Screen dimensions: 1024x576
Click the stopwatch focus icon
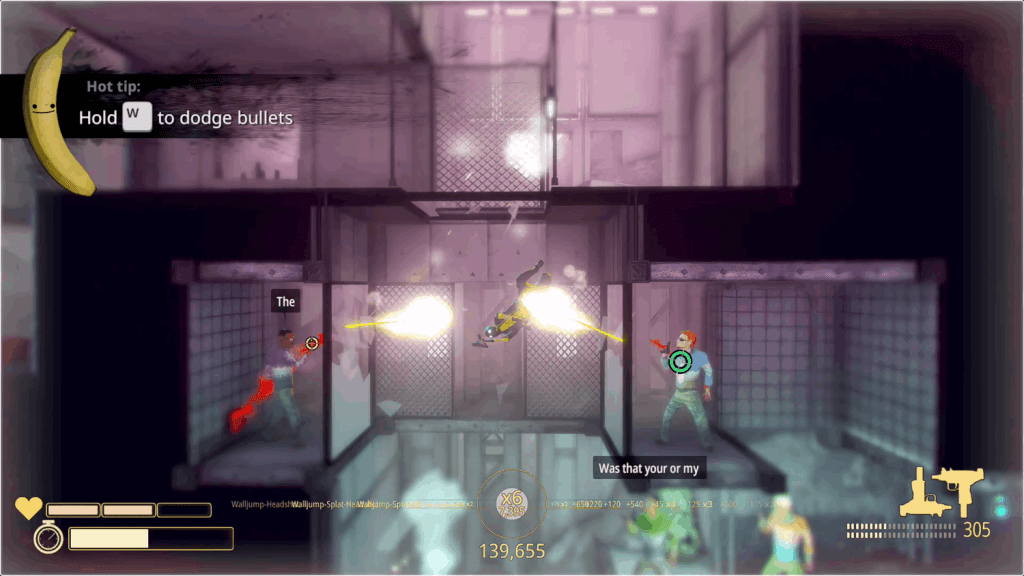[48, 538]
